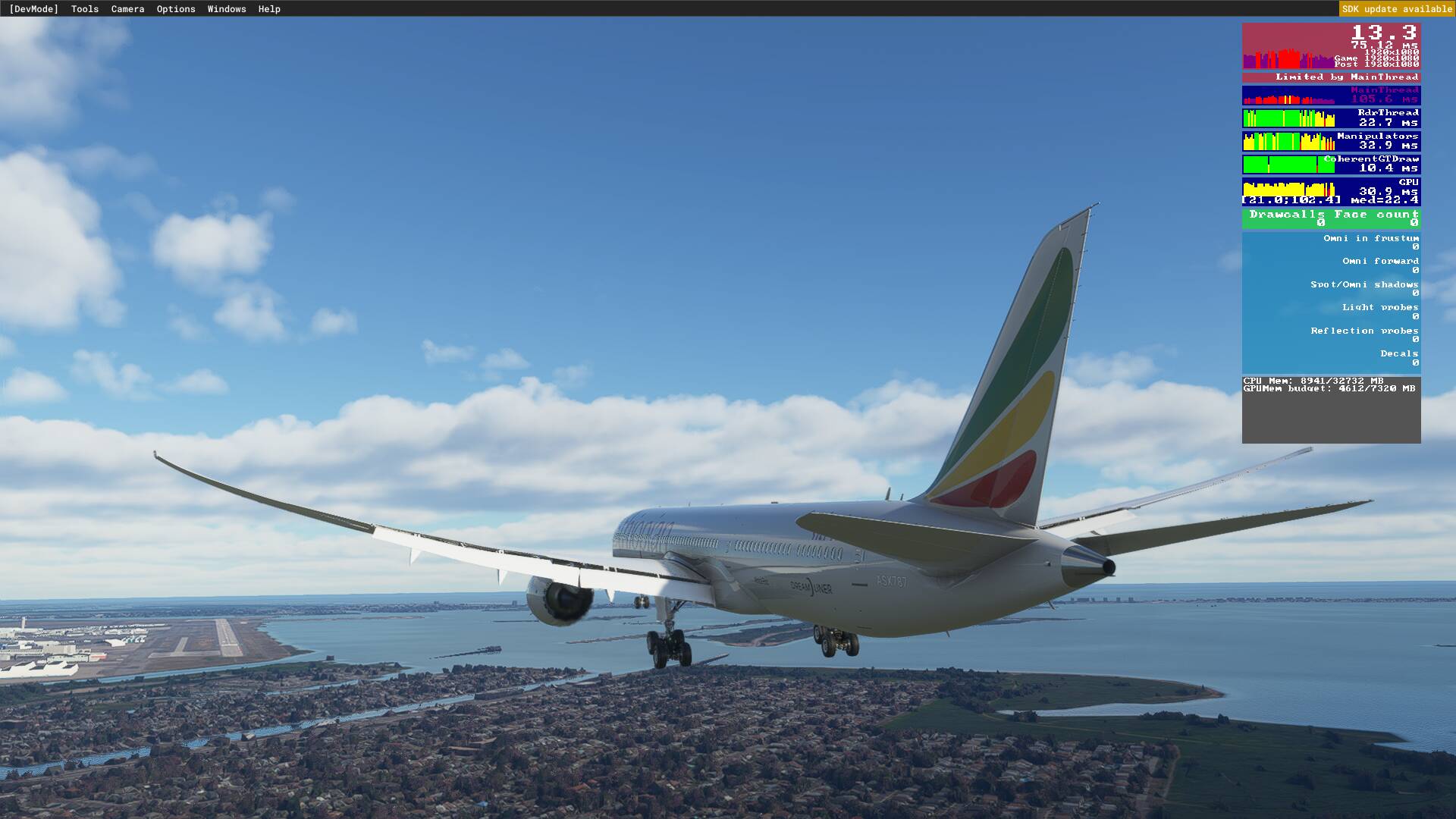Click the CoherentGTDraw timing bar
The width and height of the screenshot is (1456, 819).
pyautogui.click(x=1331, y=163)
